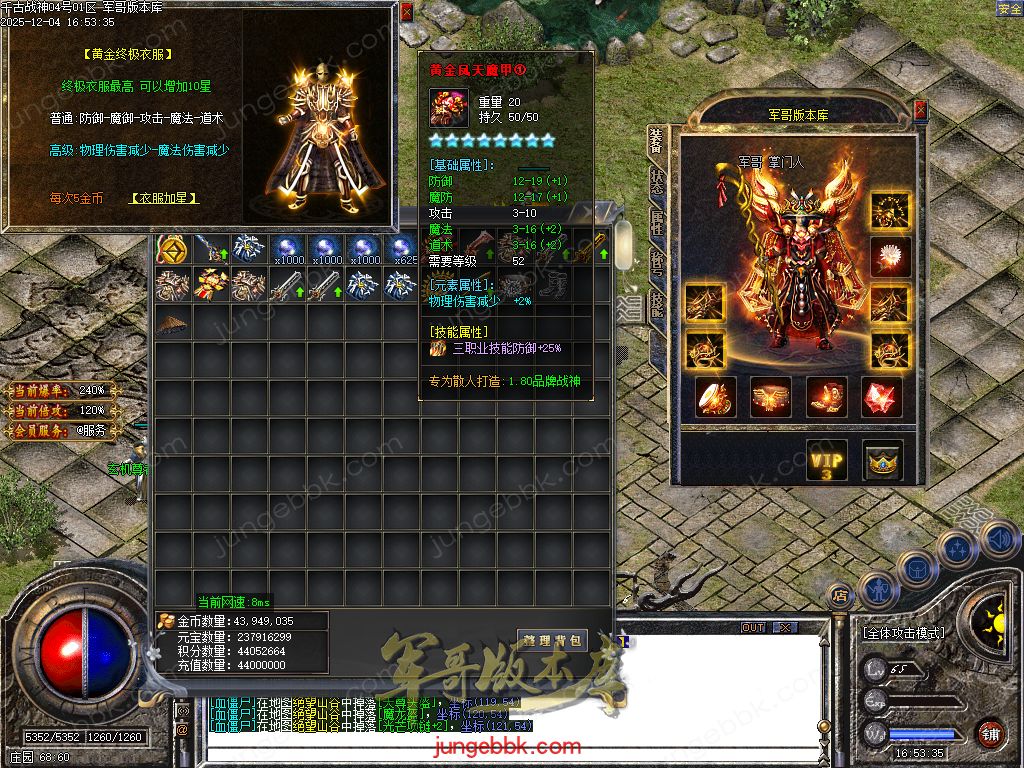Select the white flower equipment slot

click(889, 257)
